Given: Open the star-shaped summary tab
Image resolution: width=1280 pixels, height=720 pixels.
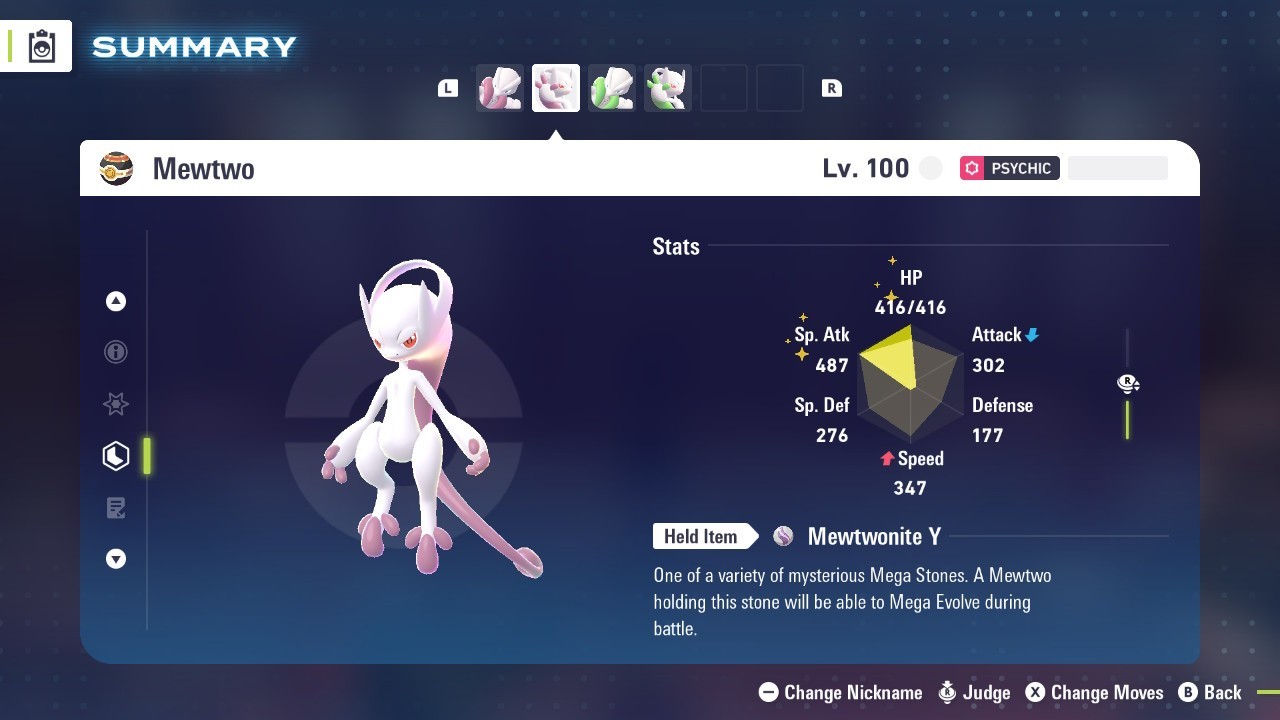Looking at the screenshot, I should tap(116, 404).
